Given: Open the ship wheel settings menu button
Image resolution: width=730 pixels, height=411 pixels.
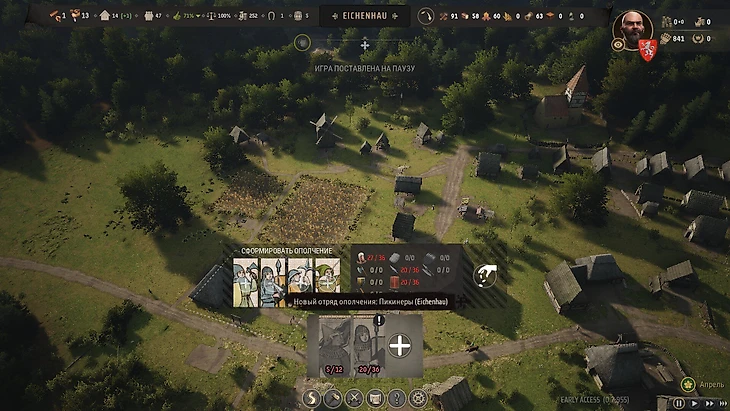Looking at the screenshot, I should click(x=418, y=398).
